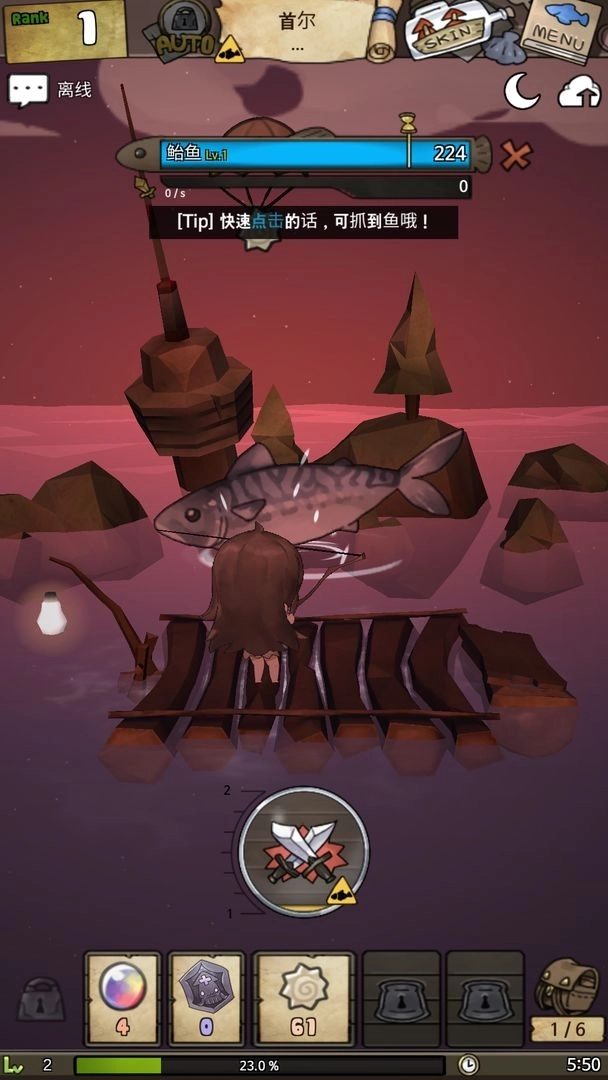Click the clock icon beside the timer
This screenshot has height=1080, width=608.
point(468,1065)
